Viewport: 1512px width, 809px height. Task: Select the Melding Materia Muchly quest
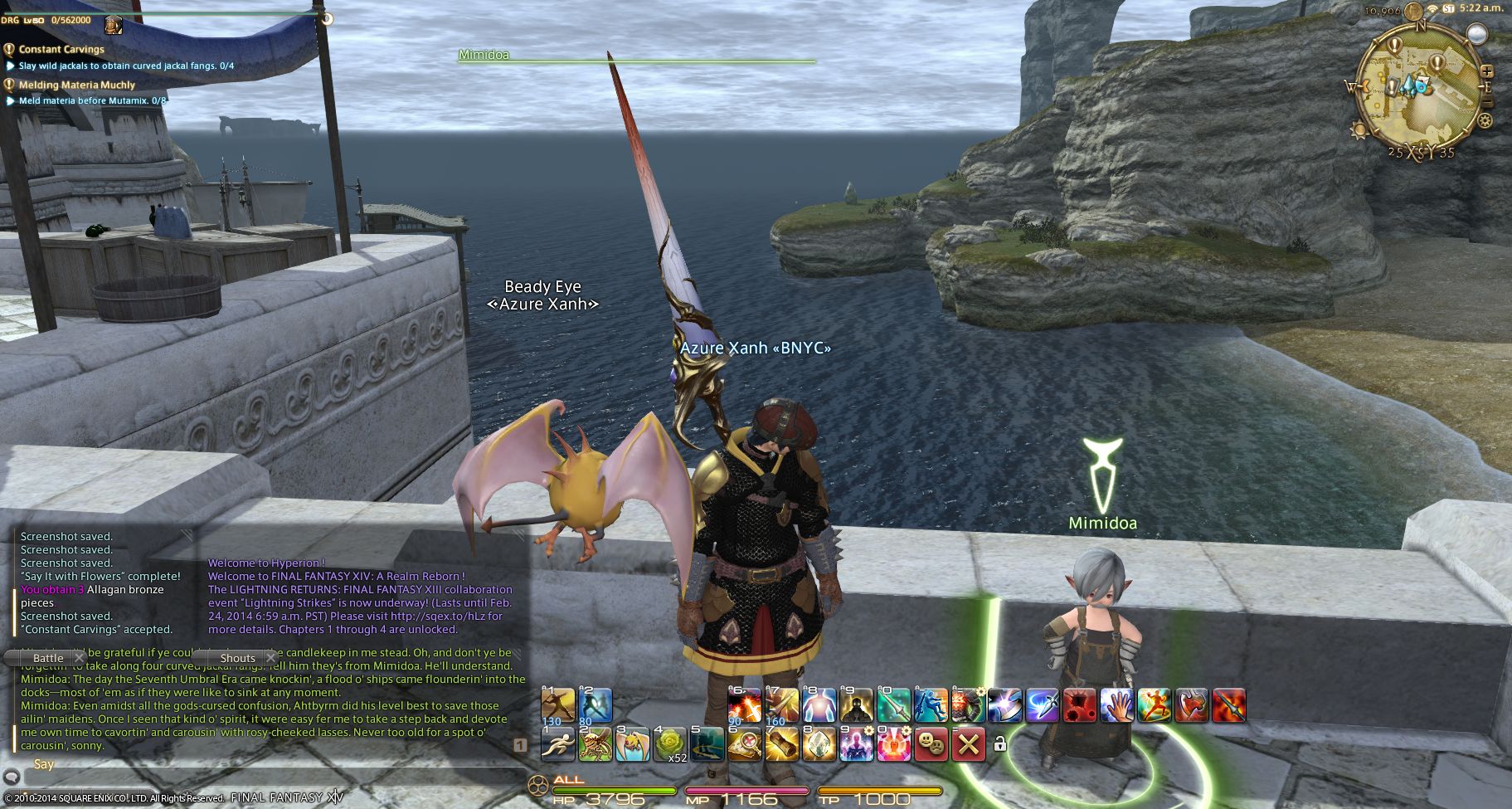tap(76, 85)
